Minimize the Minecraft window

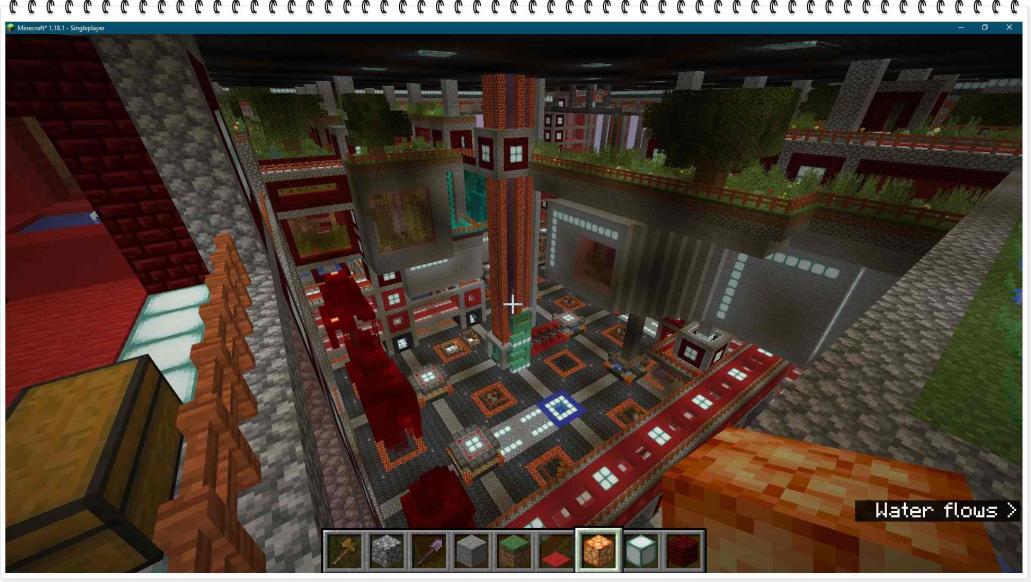[960, 27]
